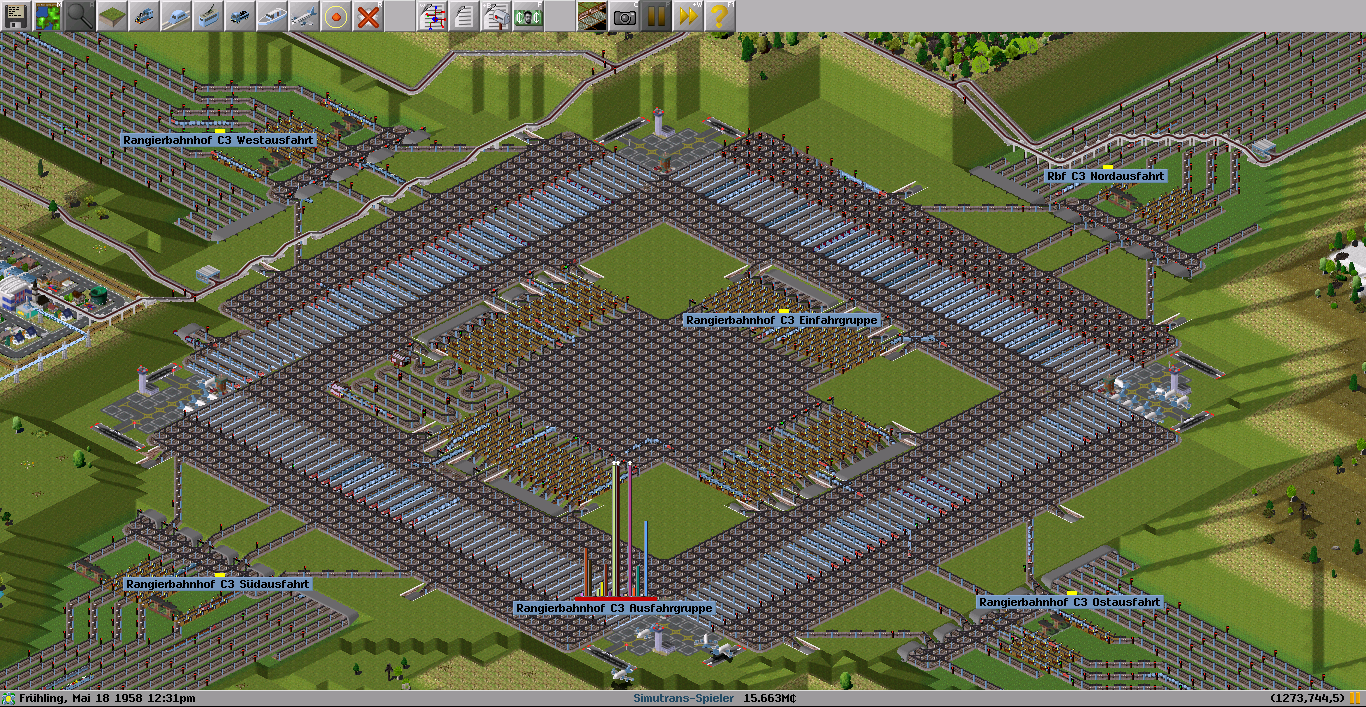Open help with the question mark
This screenshot has width=1366, height=707.
point(720,16)
